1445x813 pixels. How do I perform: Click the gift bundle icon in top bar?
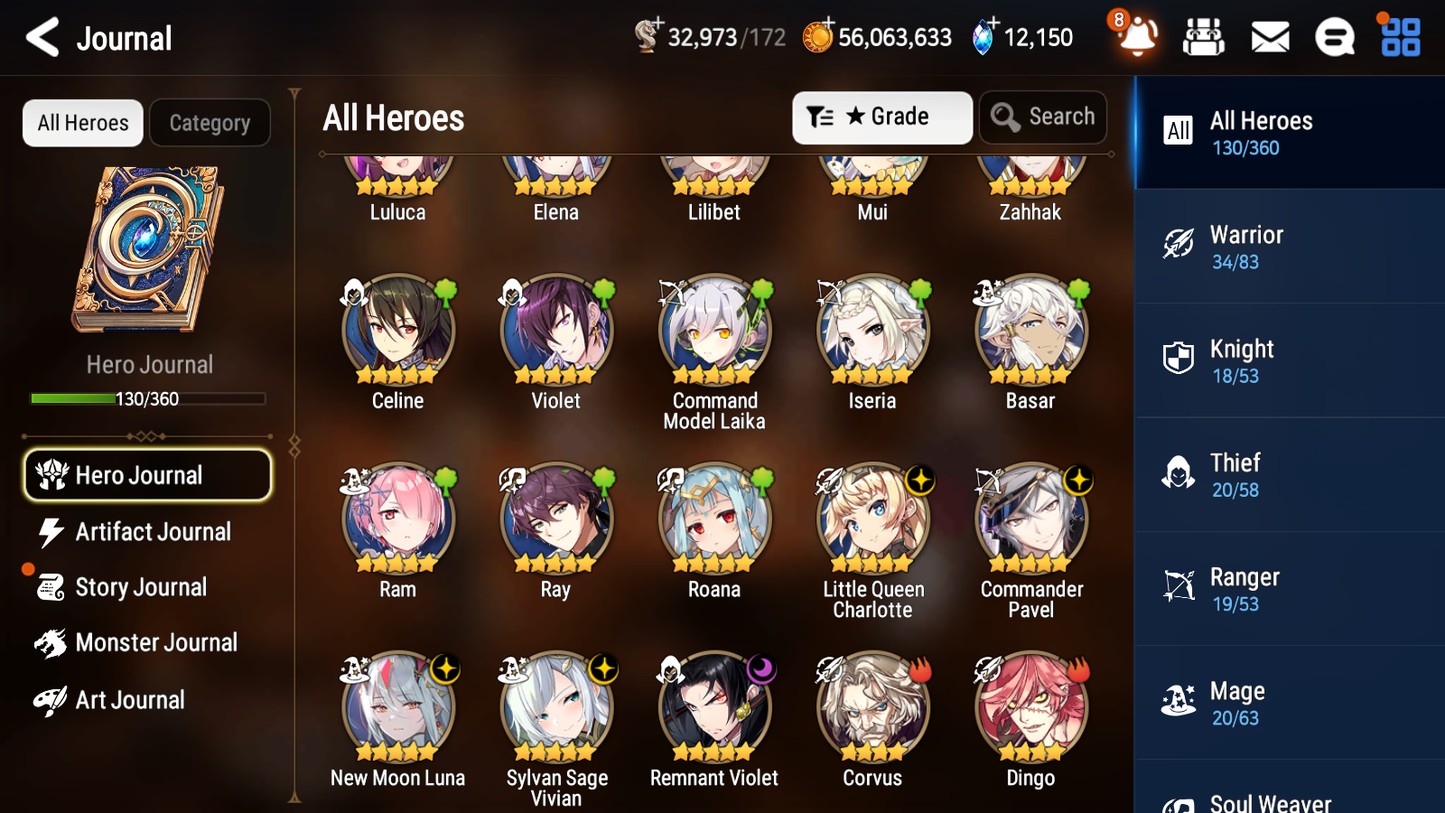point(1203,37)
